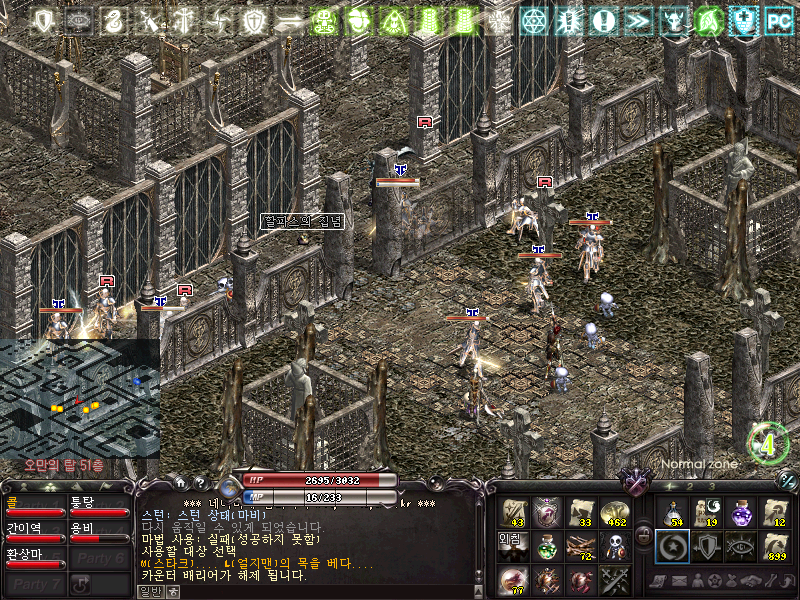Screen dimensions: 800x600
Task: Open the mail envelope menu icon
Action: (679, 581)
